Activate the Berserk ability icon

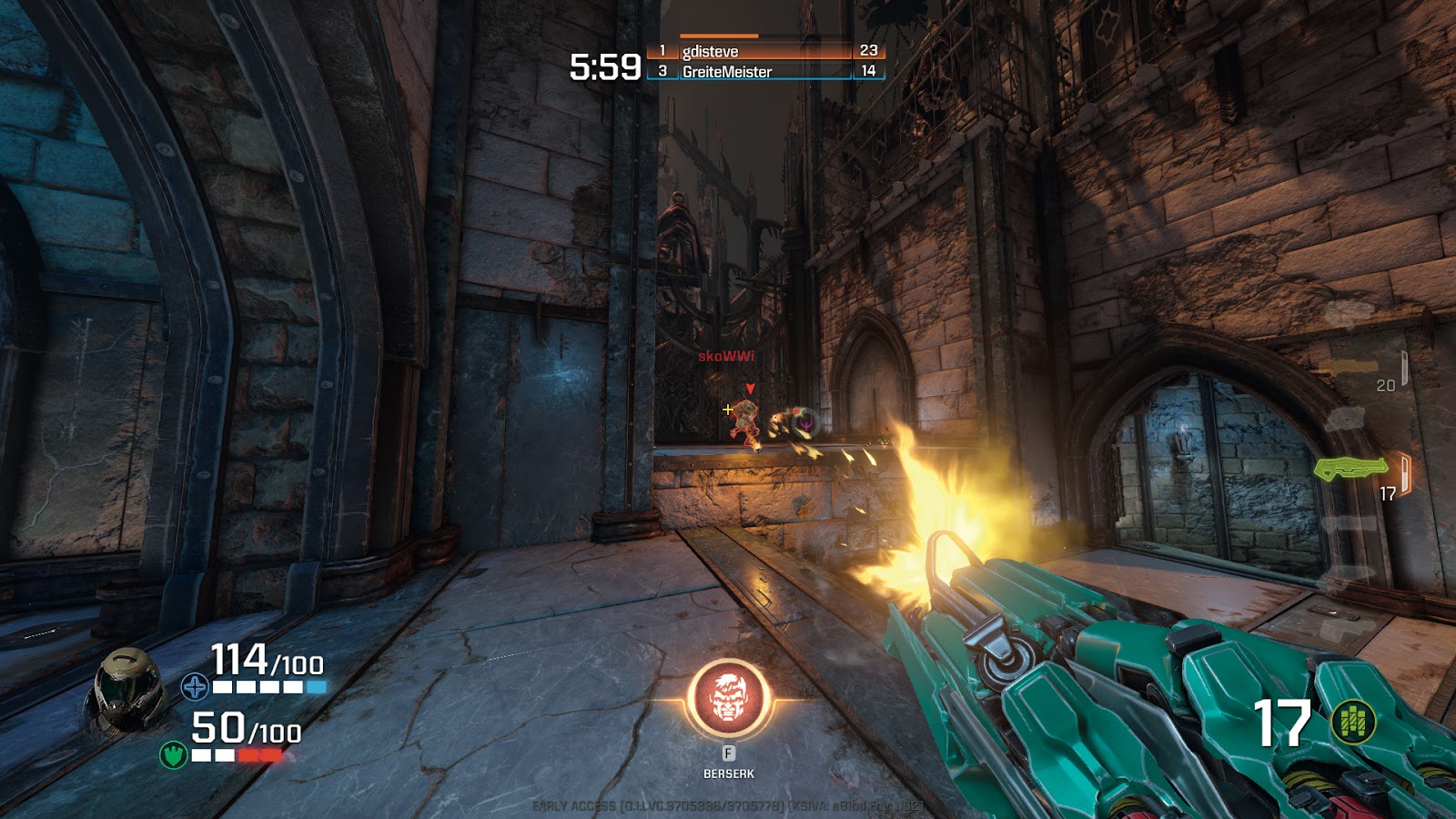[x=728, y=699]
